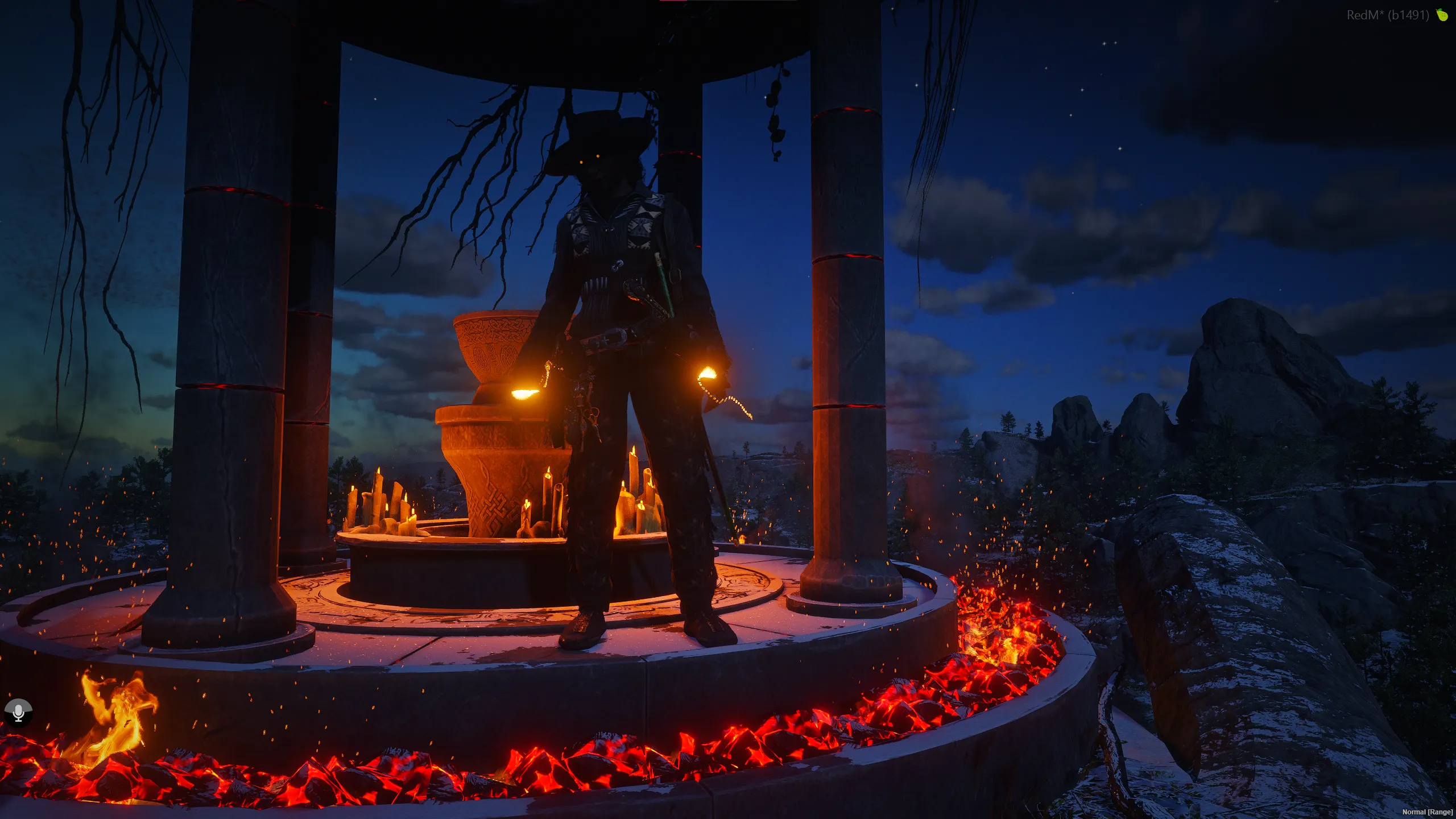Toggle the microphone voice chat icon
This screenshot has width=1456, height=819.
pos(18,712)
